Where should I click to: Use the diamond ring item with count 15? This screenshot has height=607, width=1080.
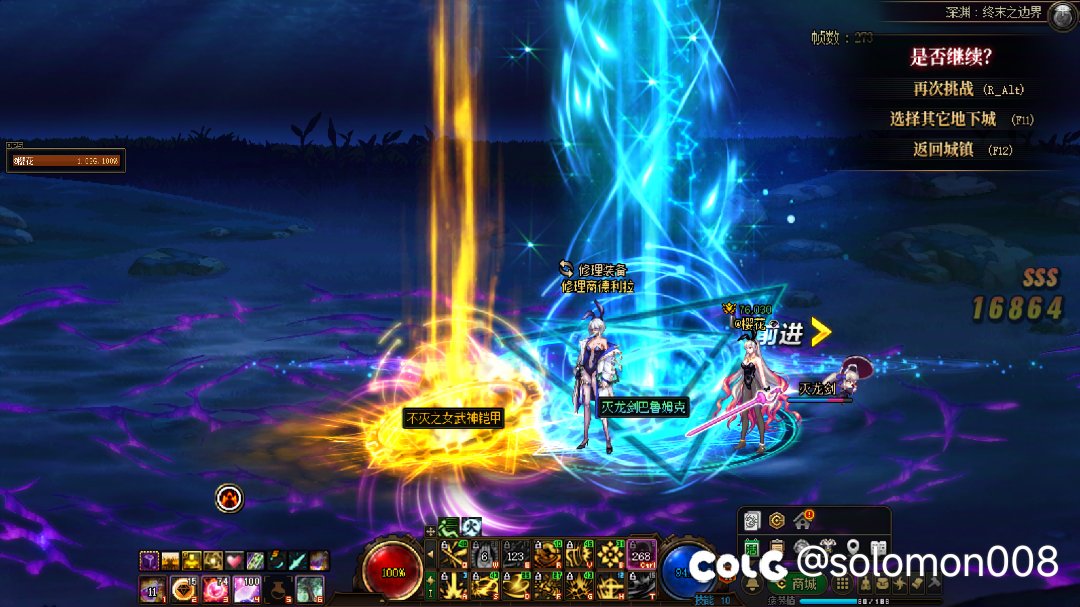pyautogui.click(x=184, y=590)
